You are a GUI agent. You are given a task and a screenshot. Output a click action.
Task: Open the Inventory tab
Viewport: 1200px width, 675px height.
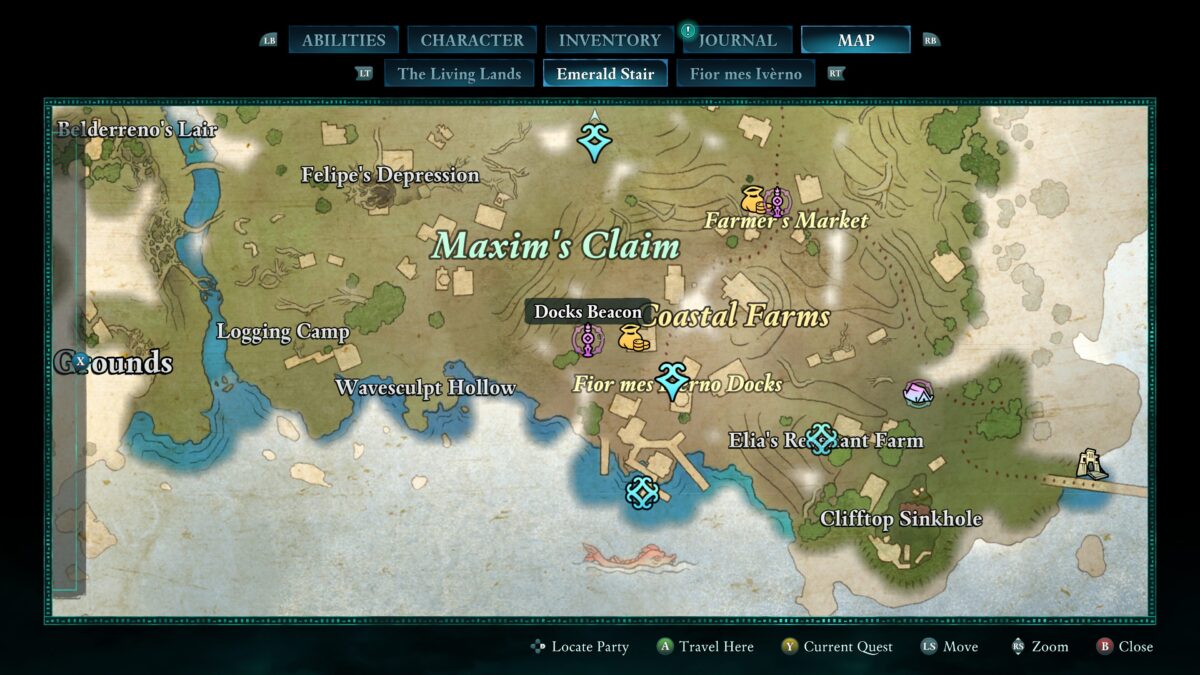[x=609, y=40]
